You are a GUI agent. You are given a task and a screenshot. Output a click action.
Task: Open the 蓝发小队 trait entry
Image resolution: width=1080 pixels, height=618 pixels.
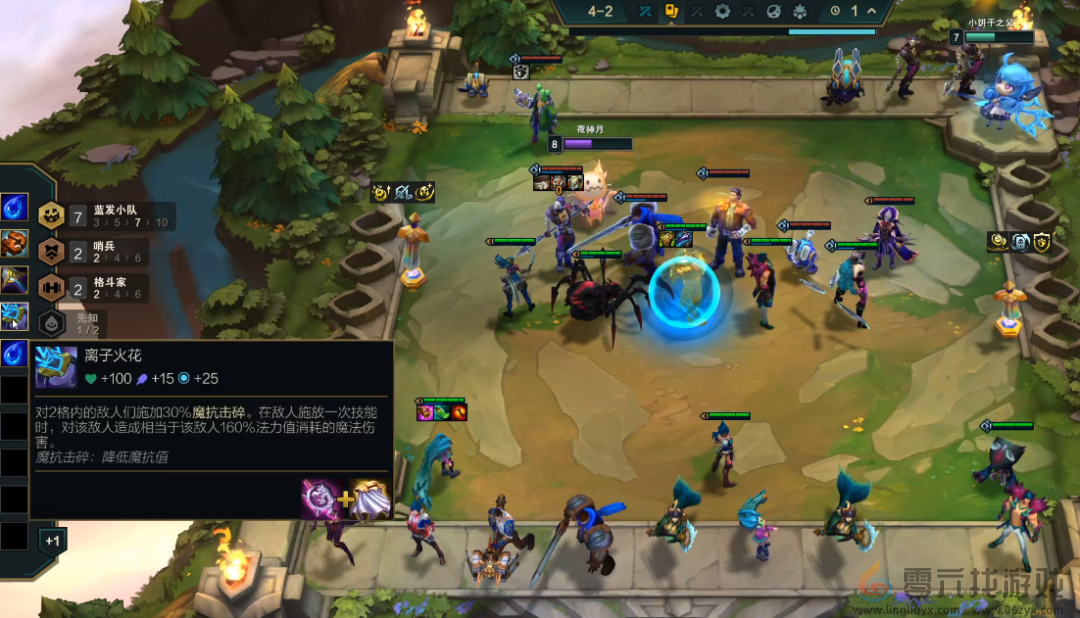coord(105,215)
